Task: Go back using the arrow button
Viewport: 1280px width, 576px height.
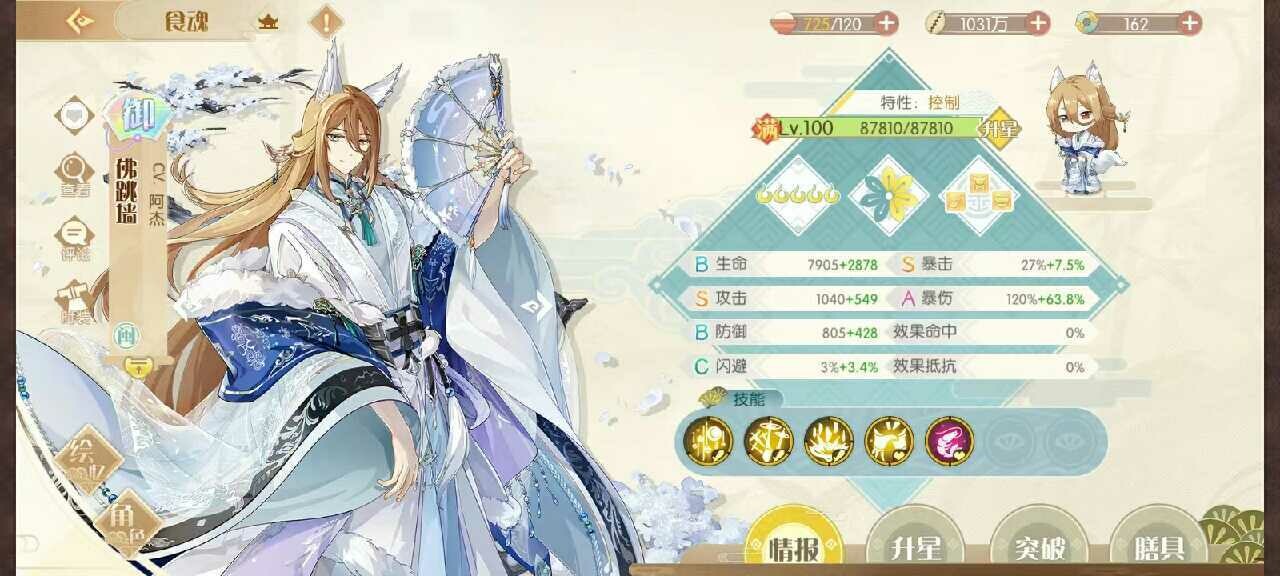Action: point(80,20)
